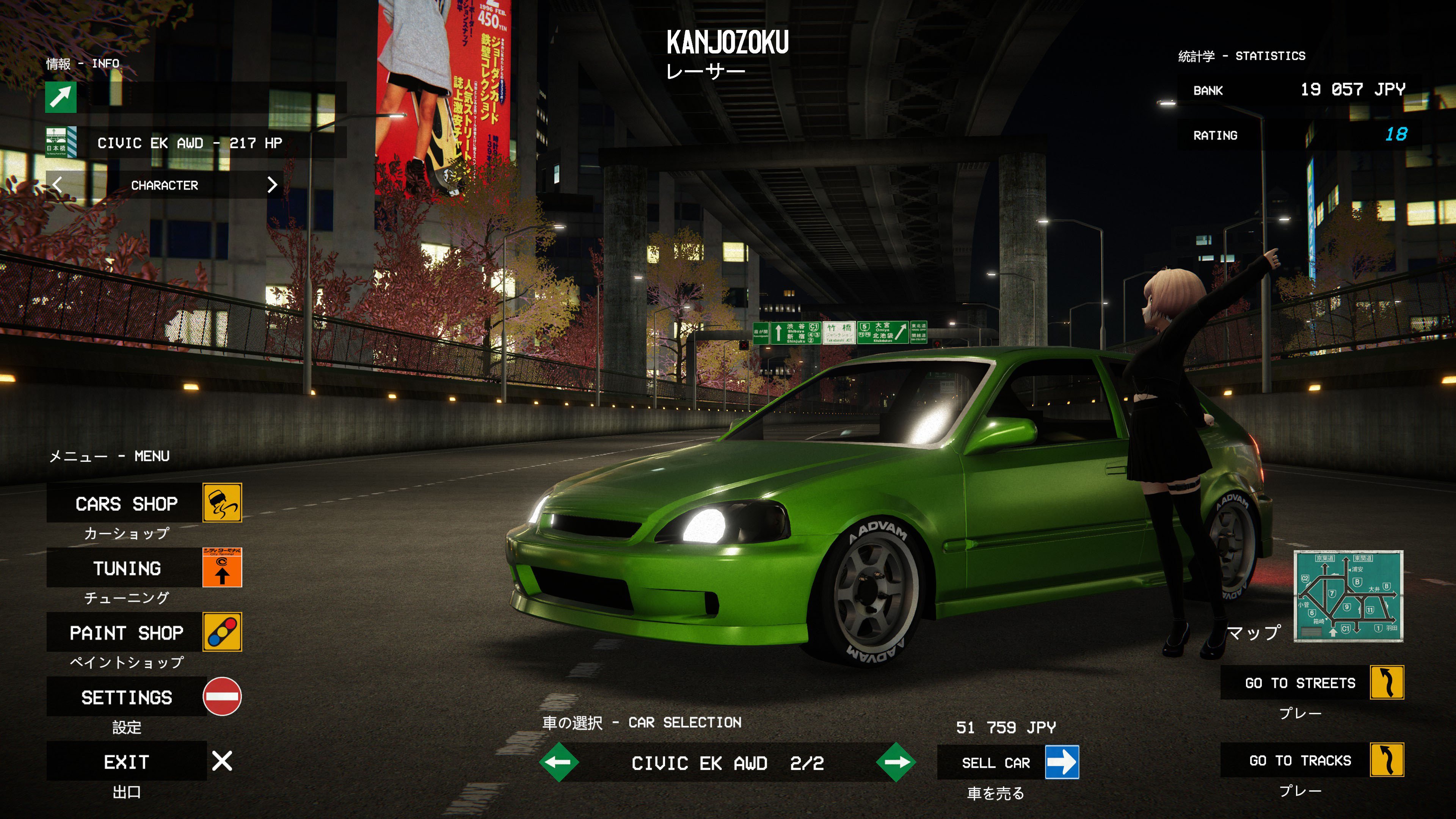Exit the game

(127, 761)
